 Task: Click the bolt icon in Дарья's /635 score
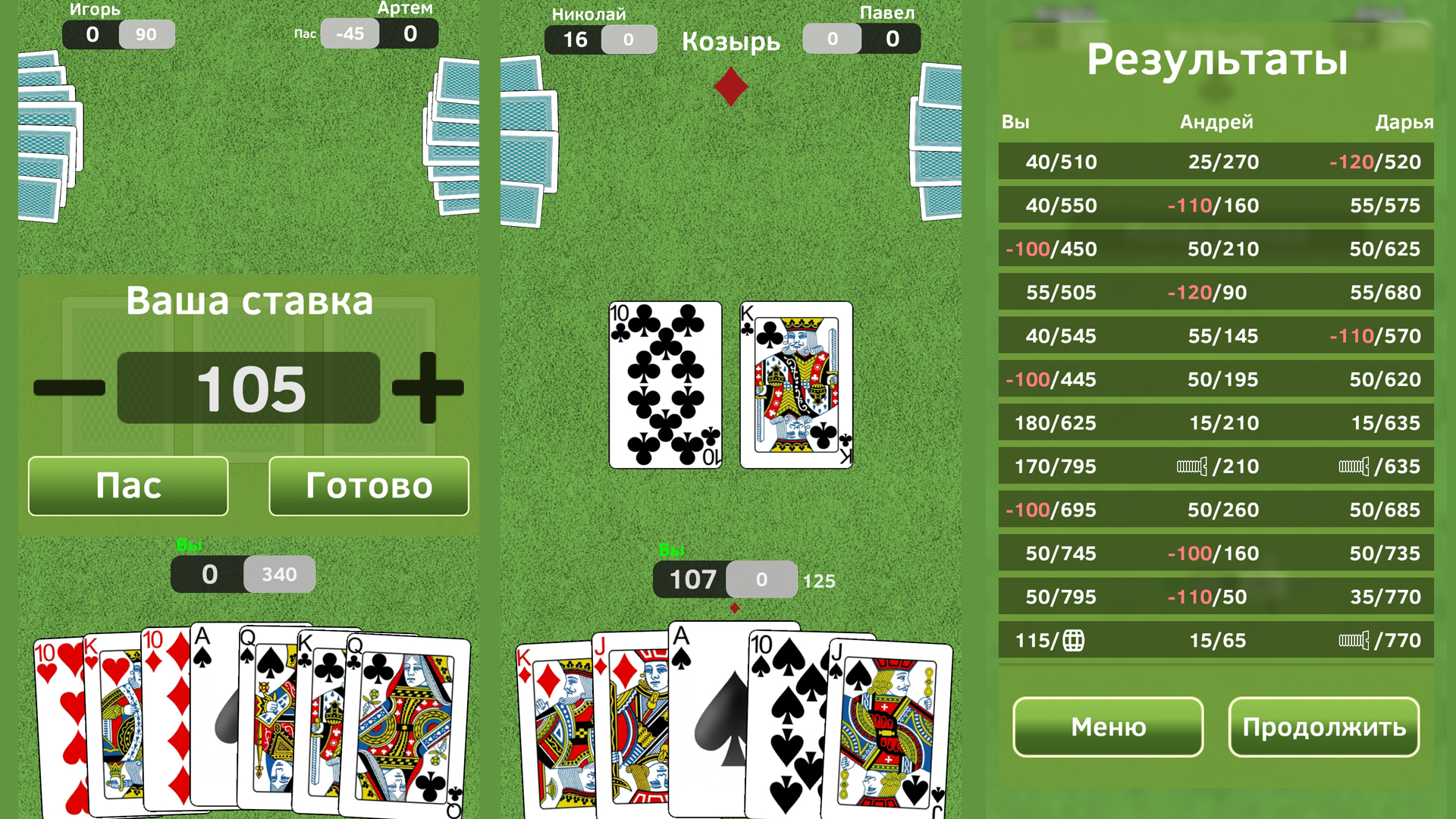tap(1356, 466)
